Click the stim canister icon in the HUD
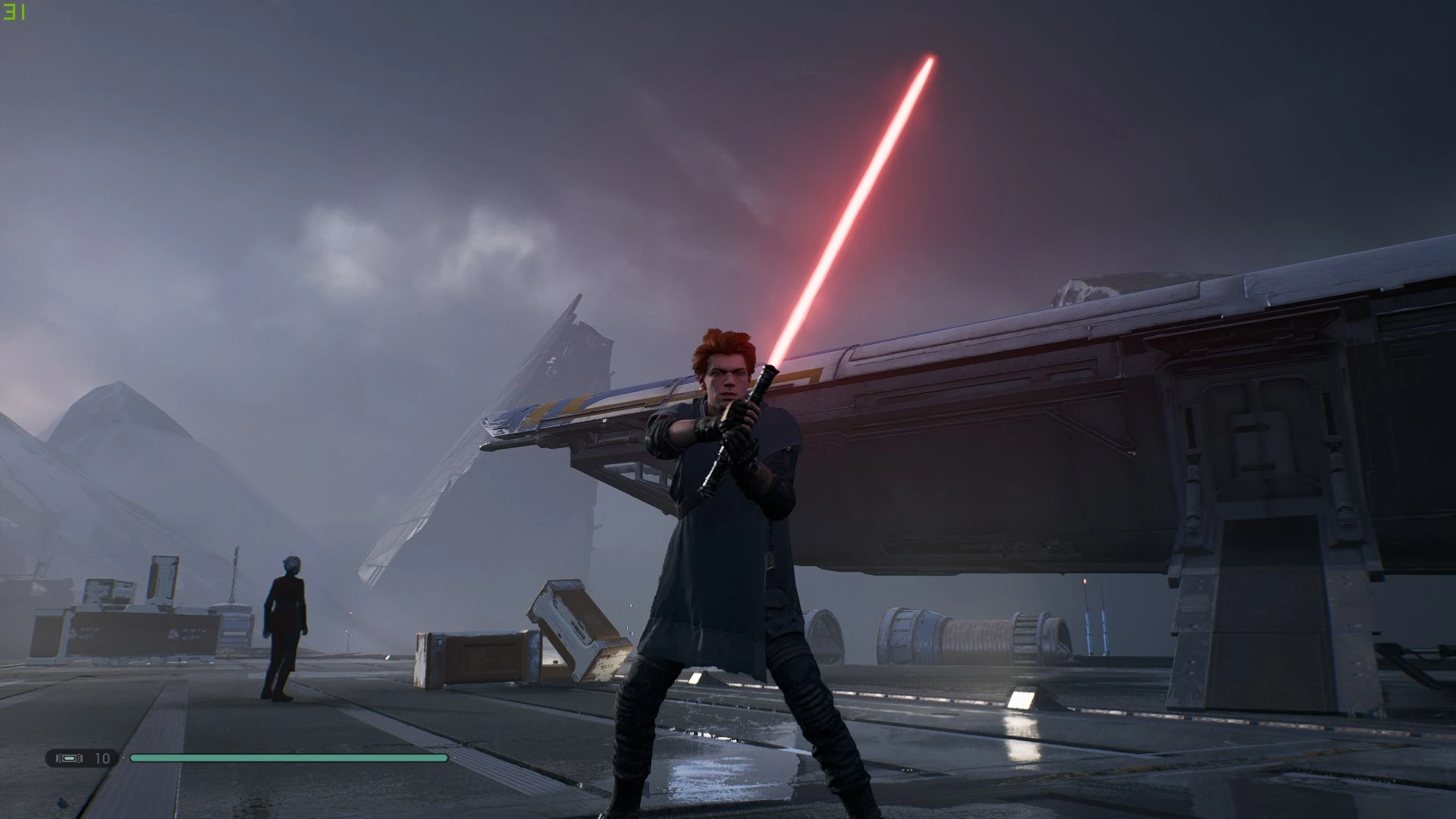 coord(68,757)
